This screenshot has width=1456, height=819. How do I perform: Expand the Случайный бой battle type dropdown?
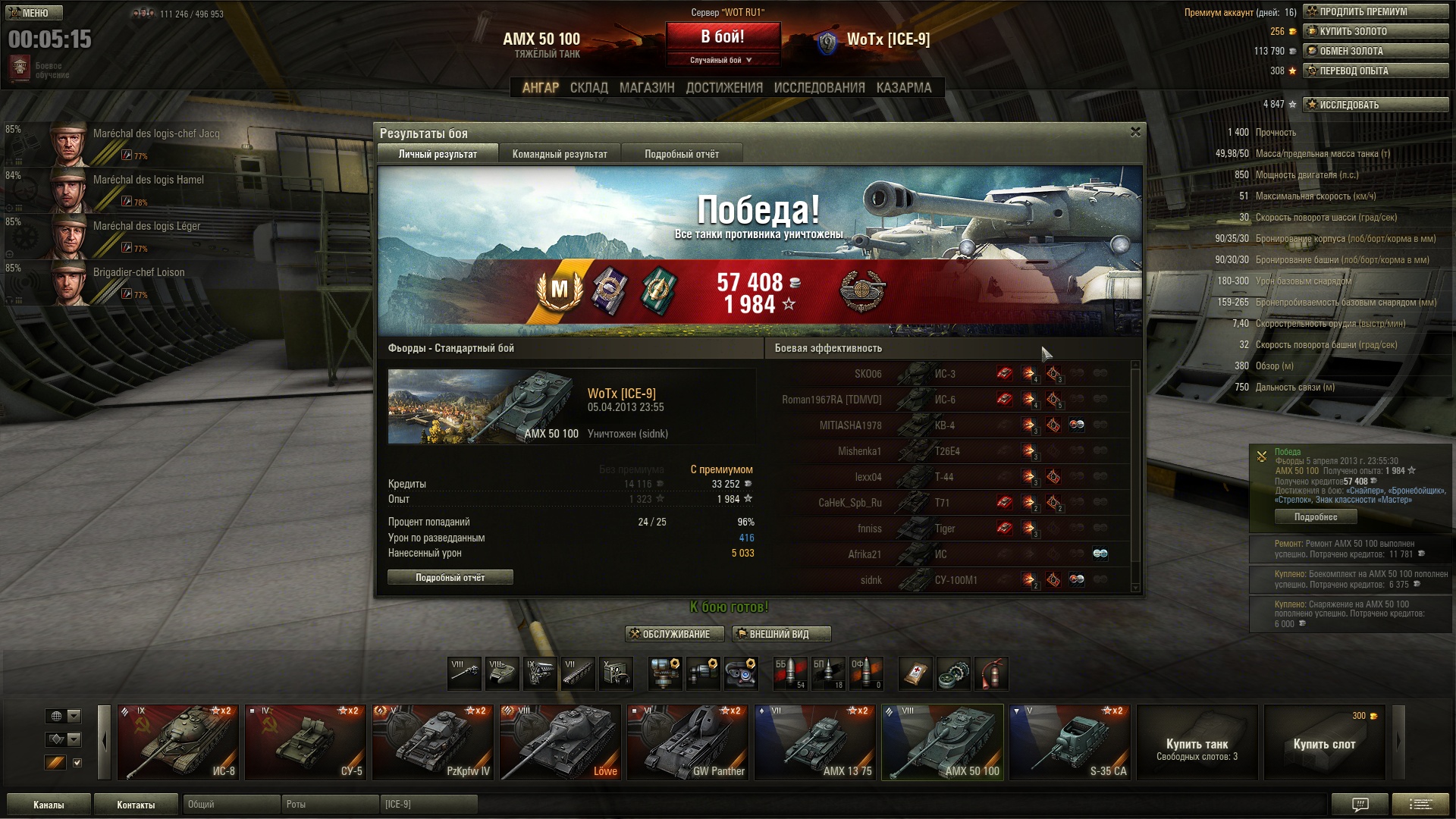point(721,60)
